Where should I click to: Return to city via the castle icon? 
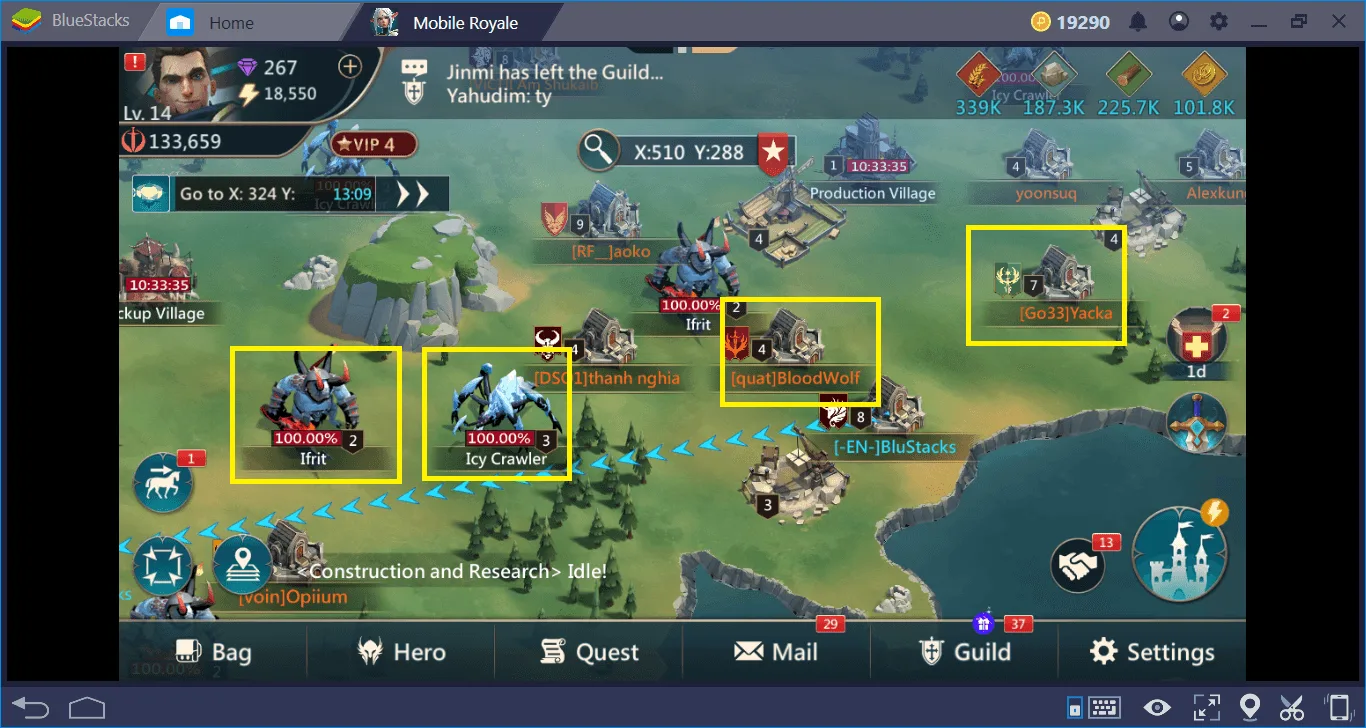point(1180,555)
